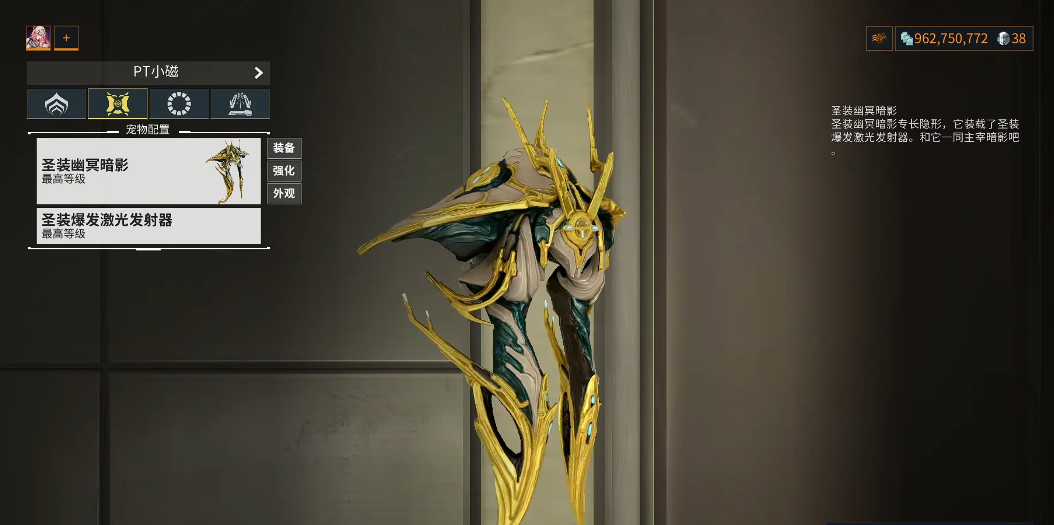Open the PT小磁 loadout selector
Viewport: 1054px width, 525px height.
tap(148, 73)
